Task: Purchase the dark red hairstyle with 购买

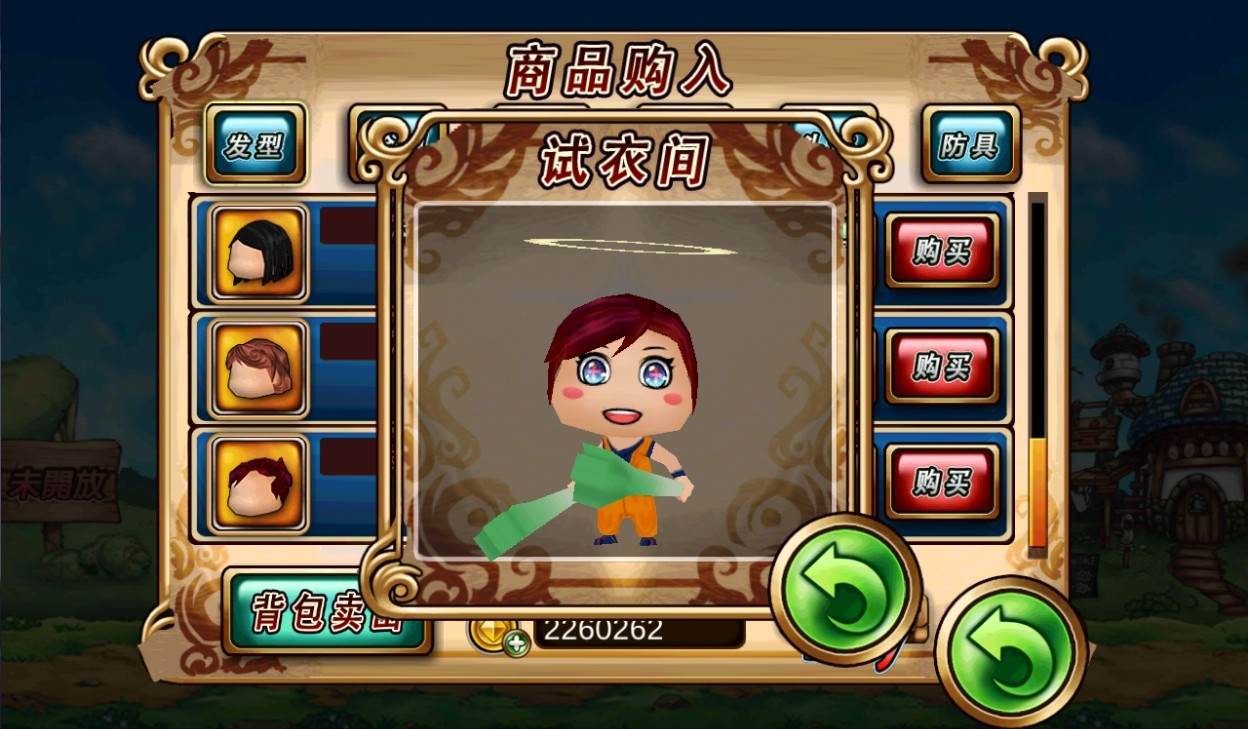Action: [x=942, y=482]
